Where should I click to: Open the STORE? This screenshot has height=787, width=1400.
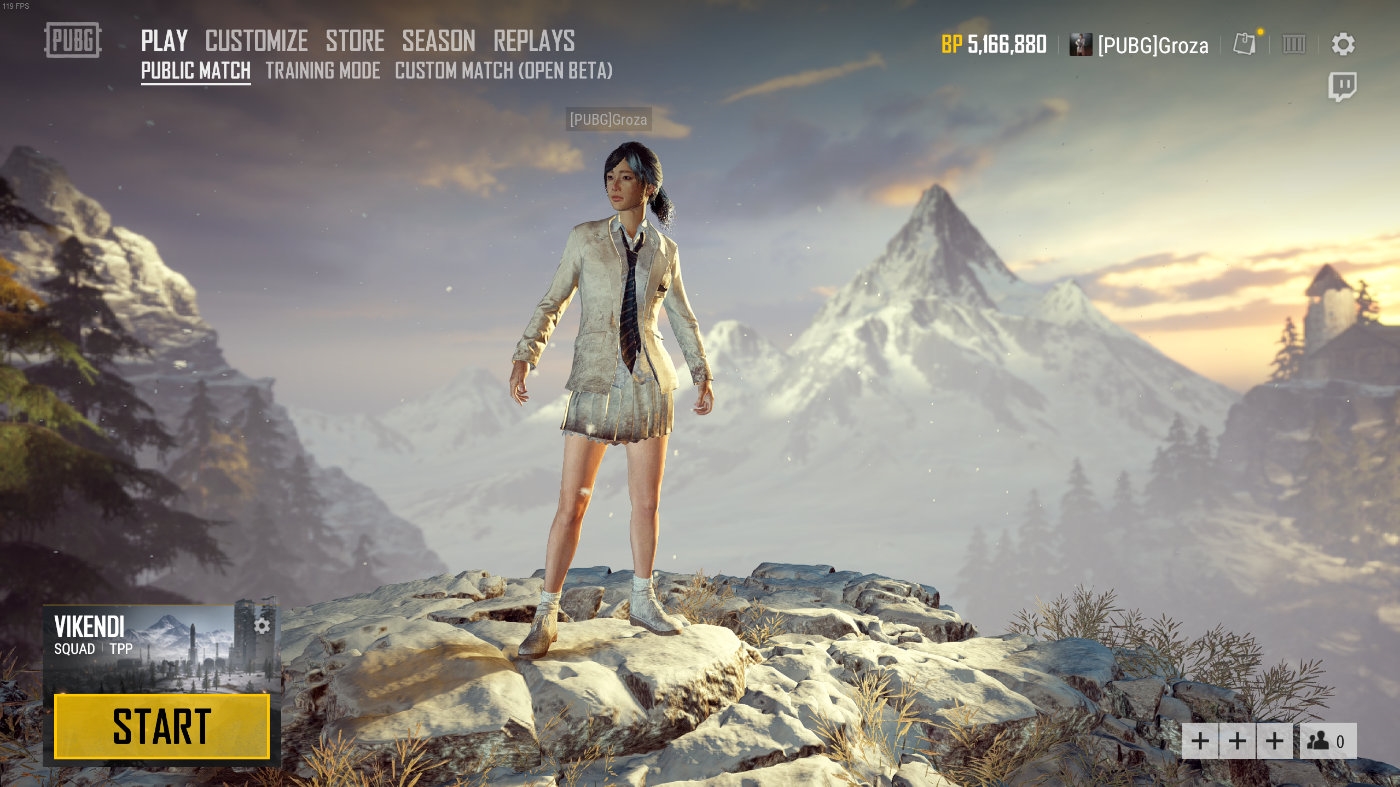(x=355, y=41)
